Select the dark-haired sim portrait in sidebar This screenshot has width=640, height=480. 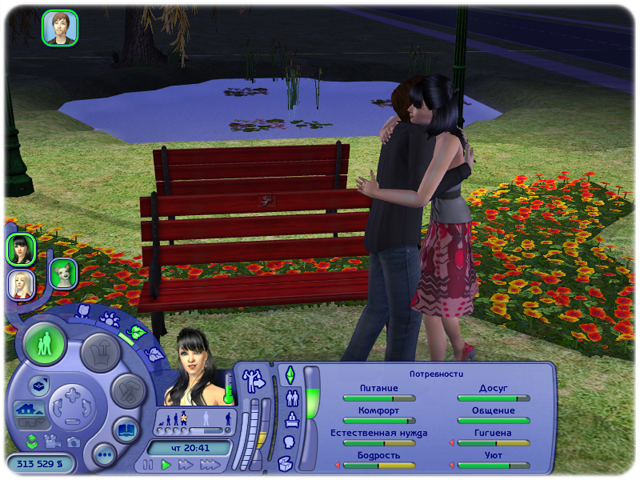21,248
